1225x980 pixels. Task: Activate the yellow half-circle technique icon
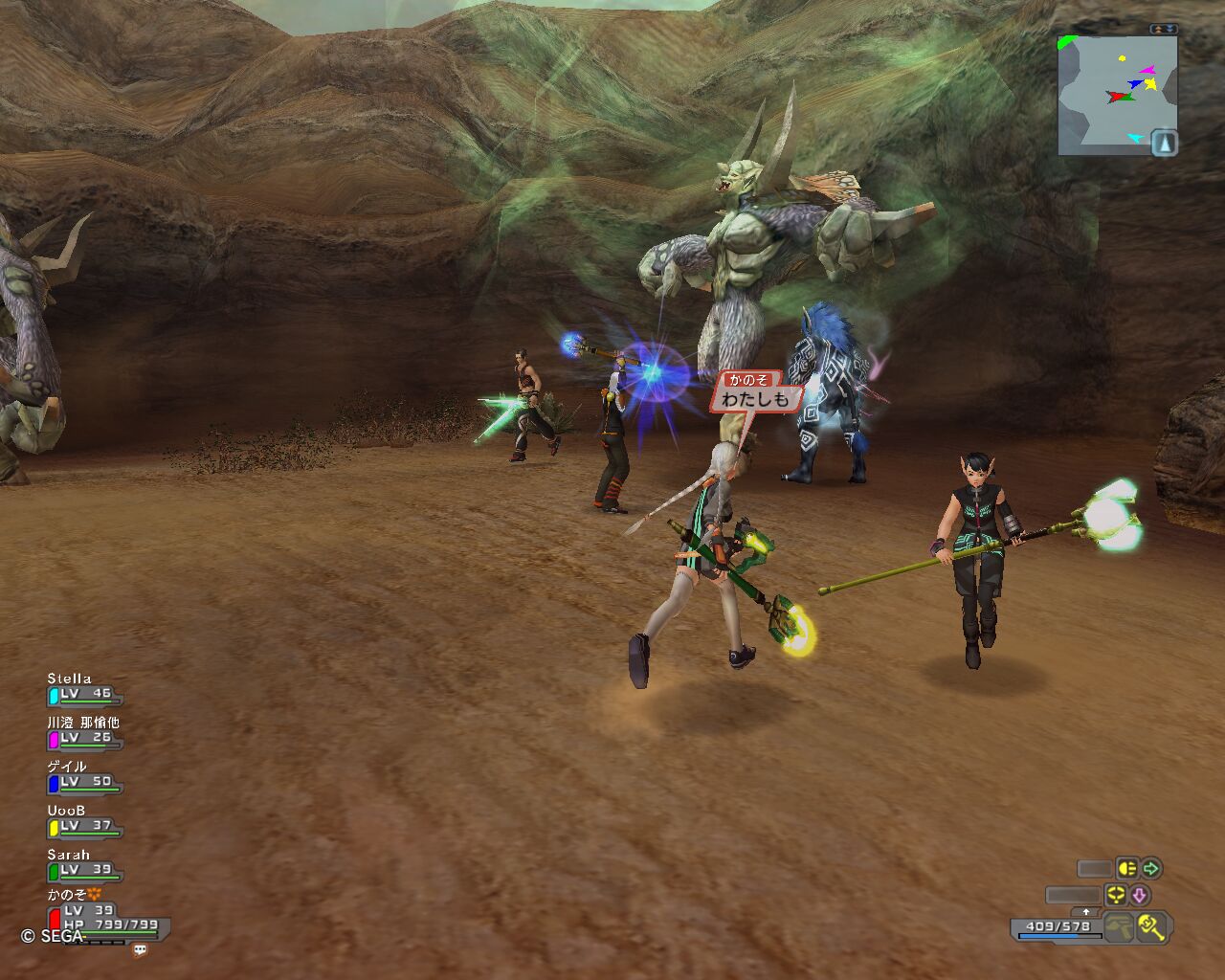1127,869
